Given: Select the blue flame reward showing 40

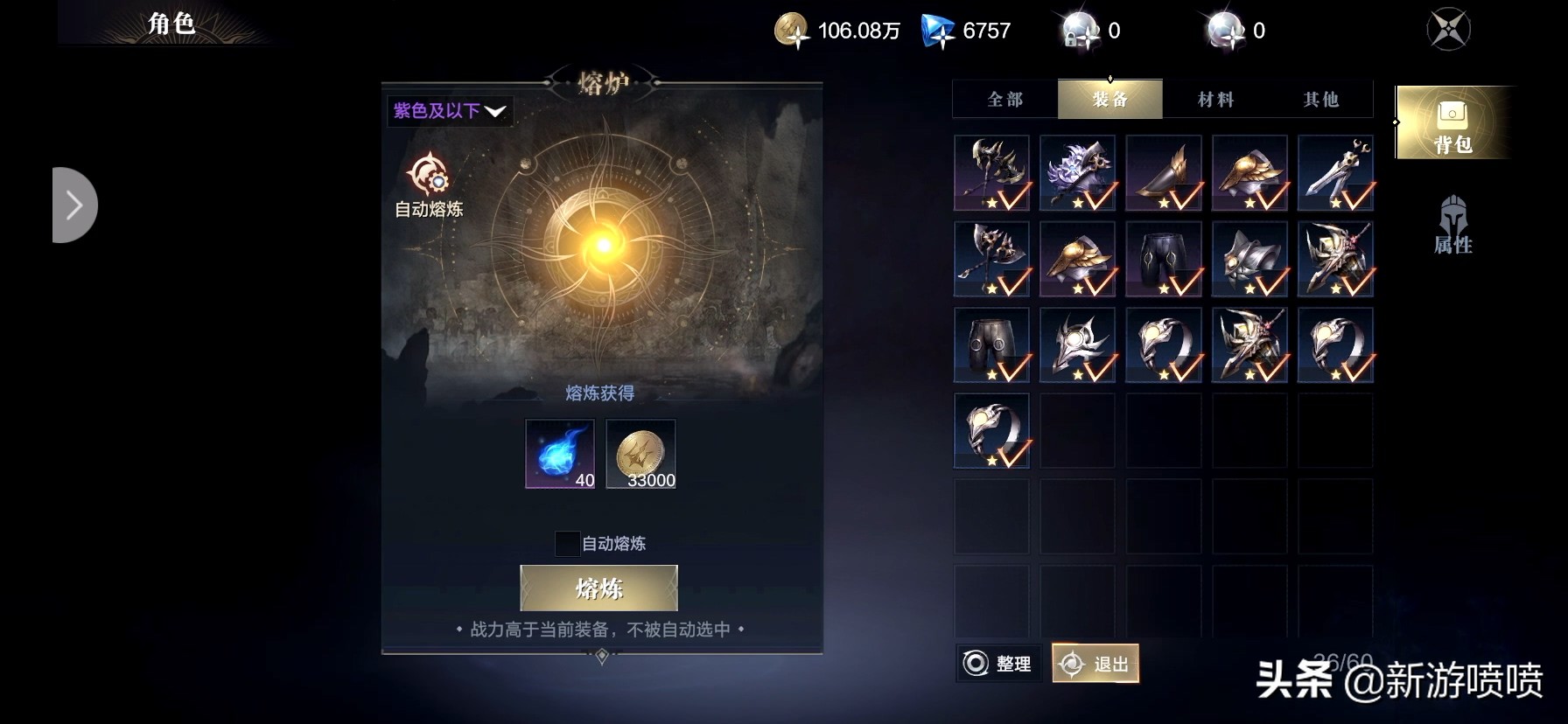Looking at the screenshot, I should coord(559,454).
